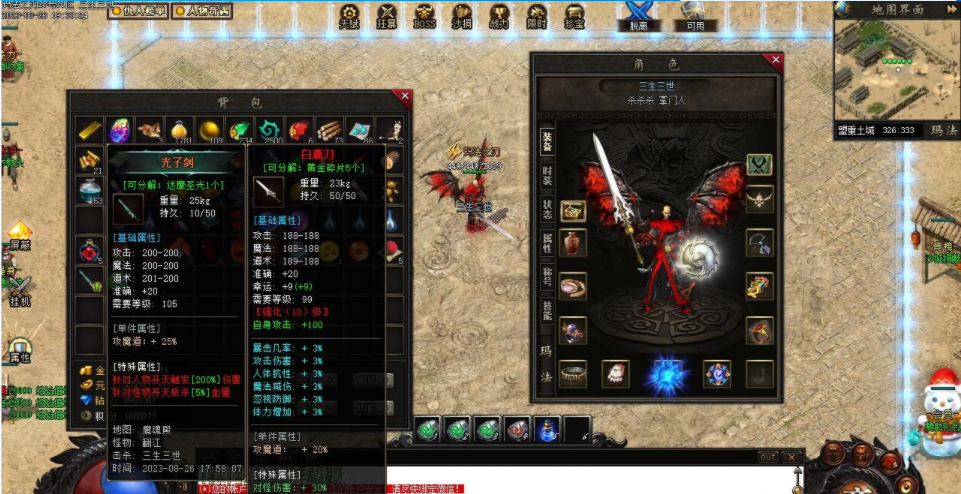Switch to the 技能 skills tab

(x=547, y=309)
